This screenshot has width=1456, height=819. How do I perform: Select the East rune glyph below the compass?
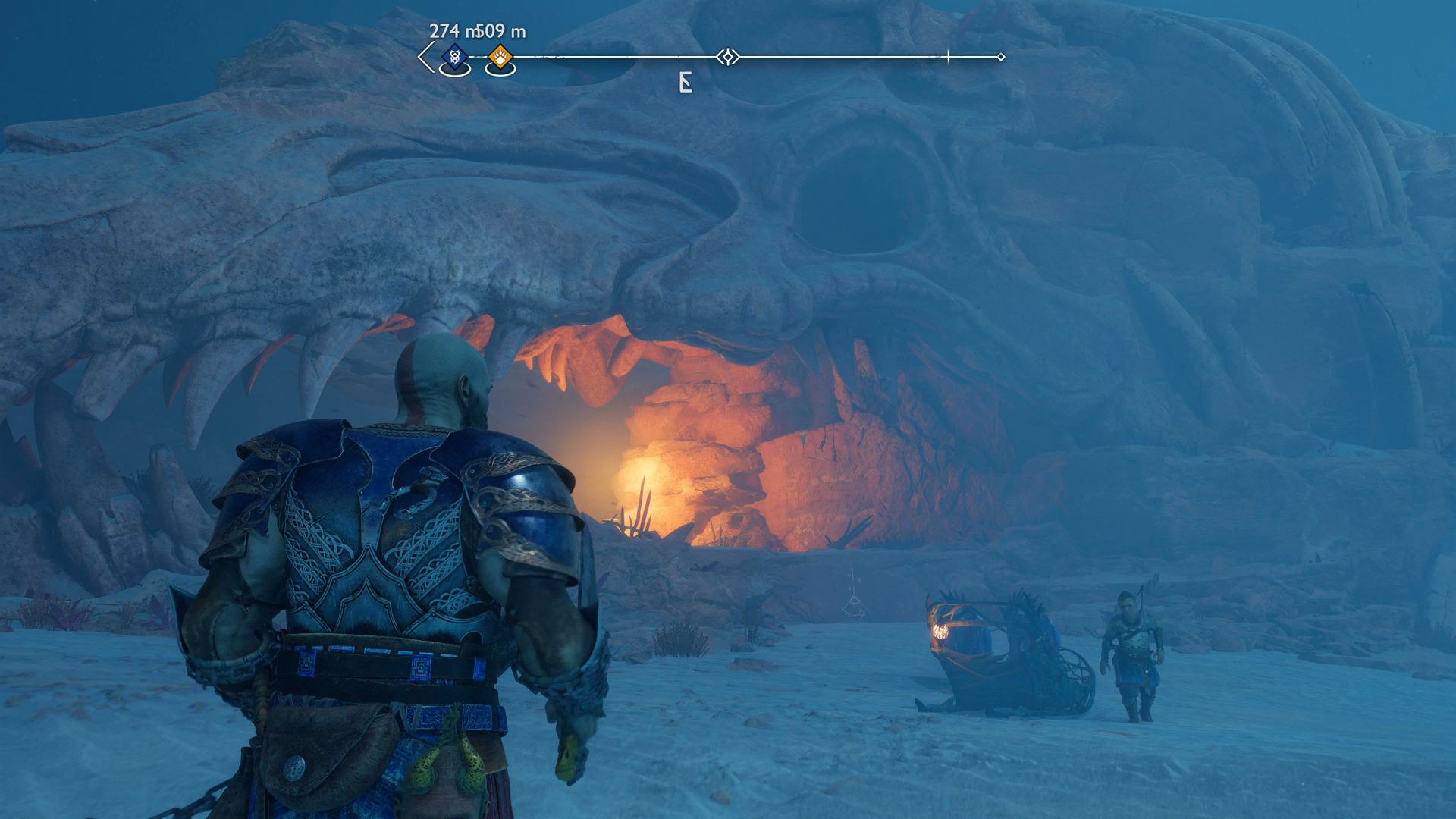pos(685,82)
